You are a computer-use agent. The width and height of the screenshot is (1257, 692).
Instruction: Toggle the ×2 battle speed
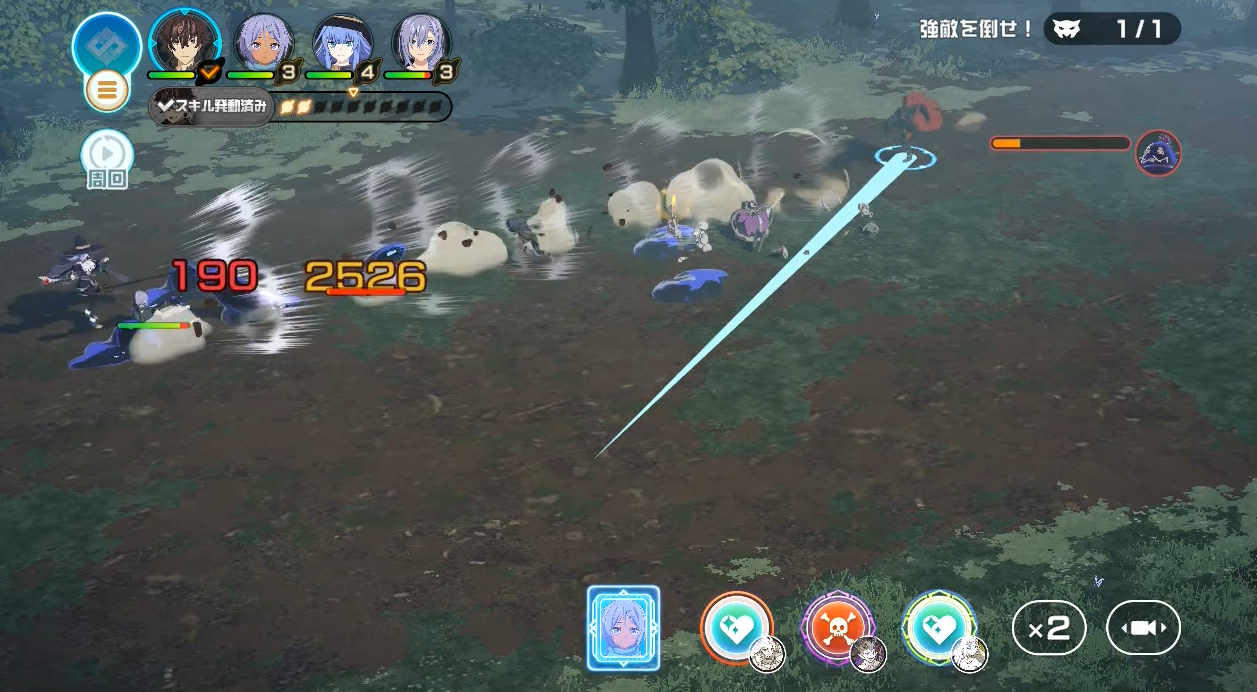1048,628
